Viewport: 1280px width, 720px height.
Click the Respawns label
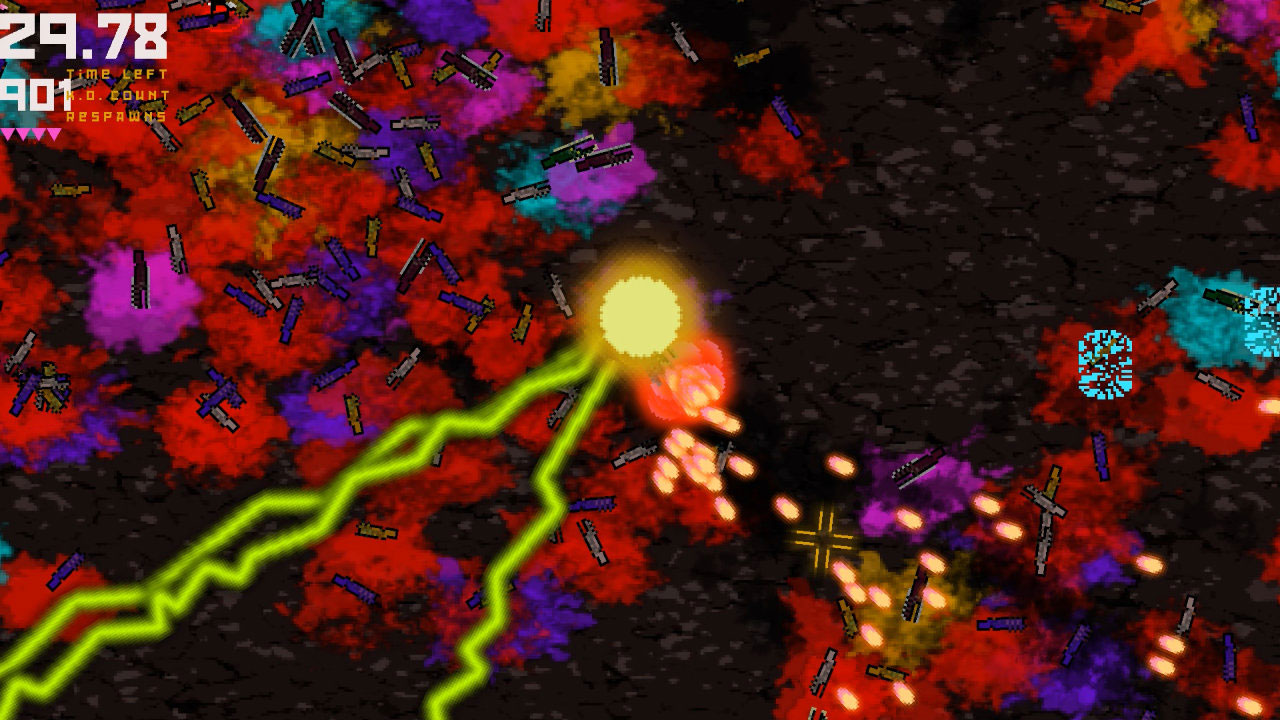point(116,117)
